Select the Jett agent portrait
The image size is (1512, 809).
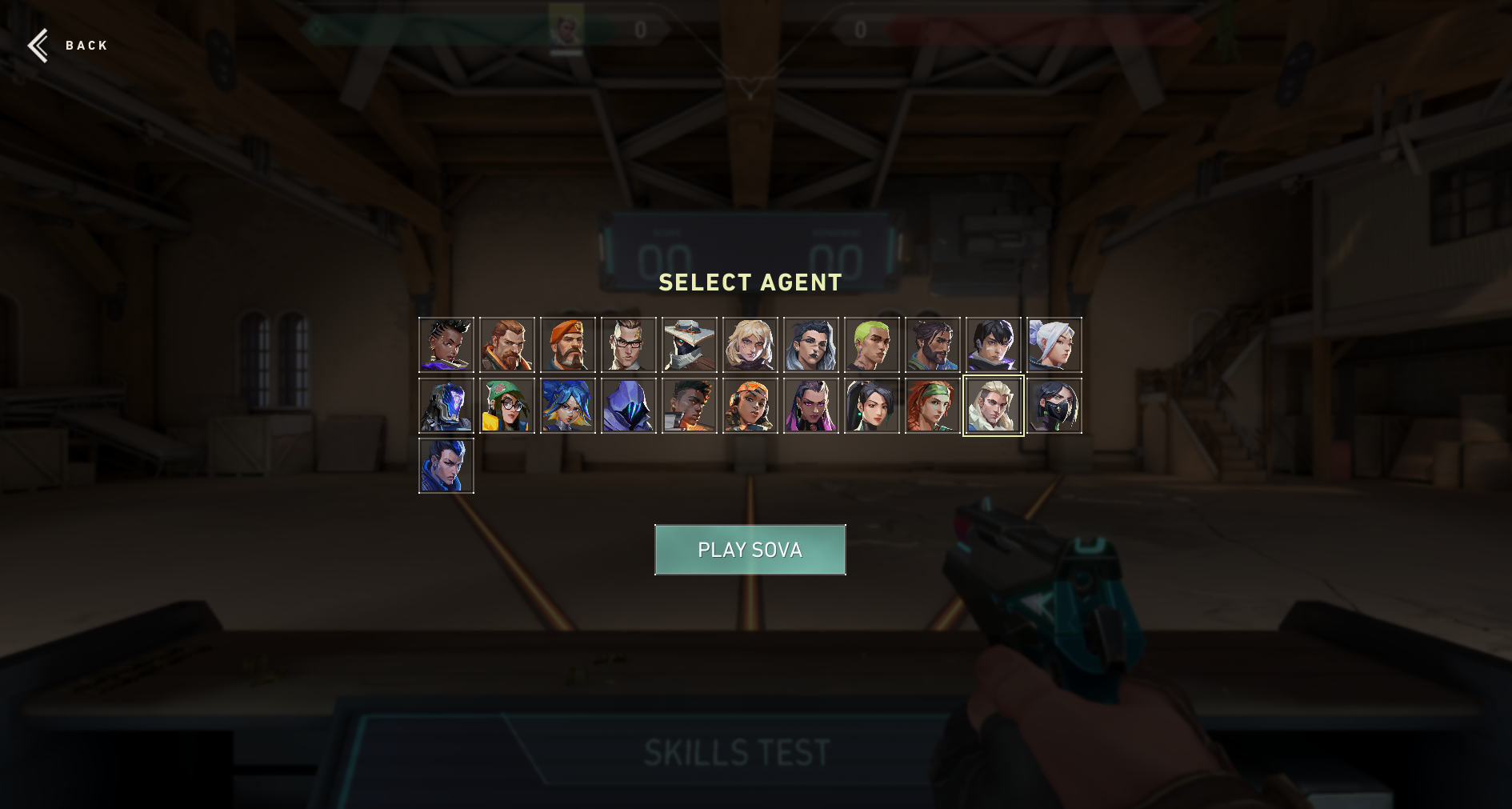(1054, 345)
